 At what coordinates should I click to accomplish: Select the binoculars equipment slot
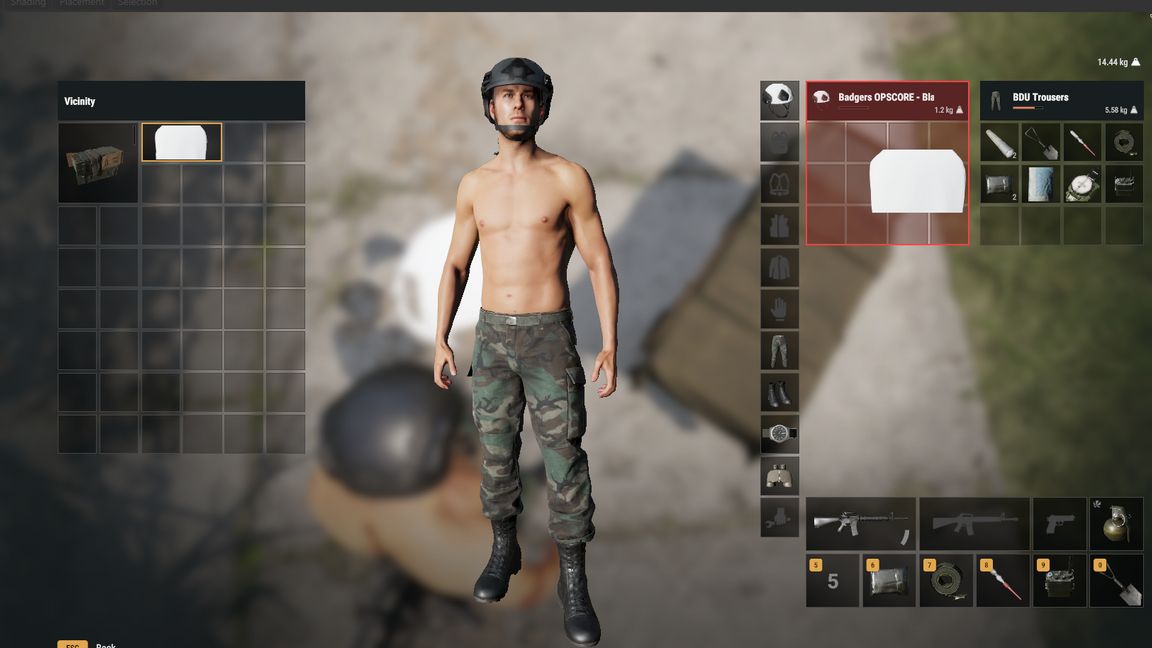779,476
